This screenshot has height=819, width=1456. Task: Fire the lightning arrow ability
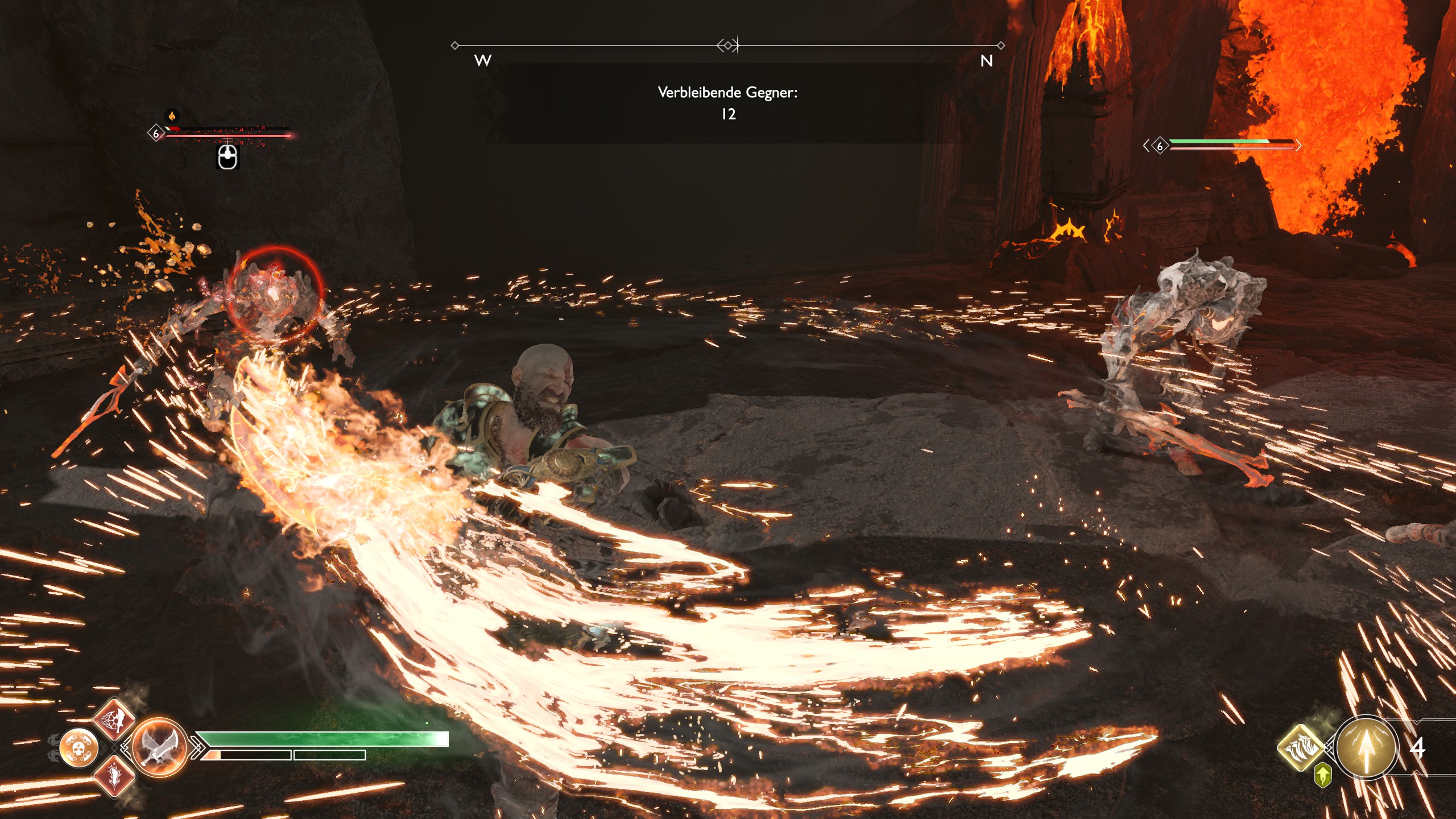click(x=1365, y=748)
